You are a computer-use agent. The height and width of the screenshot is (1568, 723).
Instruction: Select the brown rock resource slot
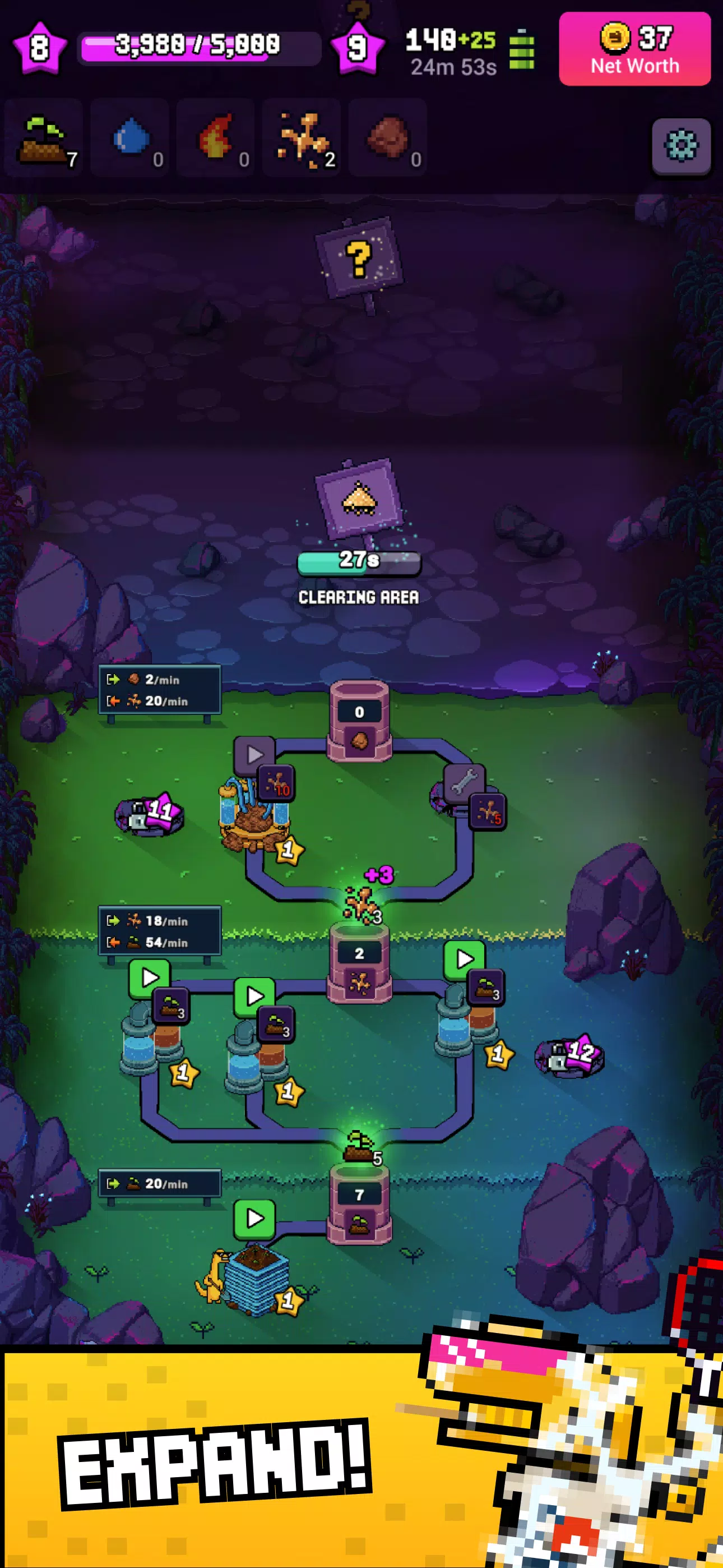tap(388, 139)
